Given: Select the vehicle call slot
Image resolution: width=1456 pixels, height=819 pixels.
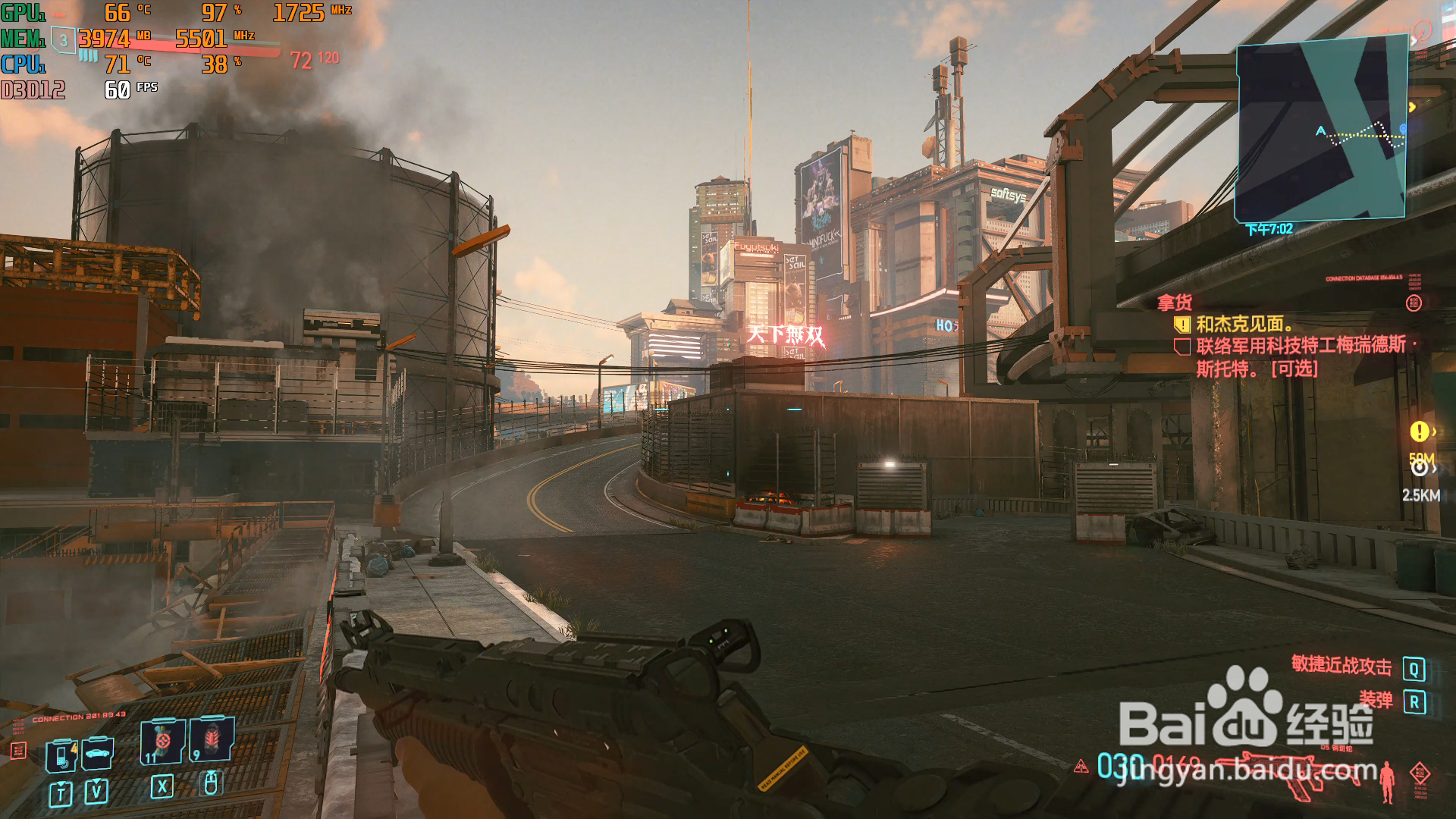Looking at the screenshot, I should point(98,753).
